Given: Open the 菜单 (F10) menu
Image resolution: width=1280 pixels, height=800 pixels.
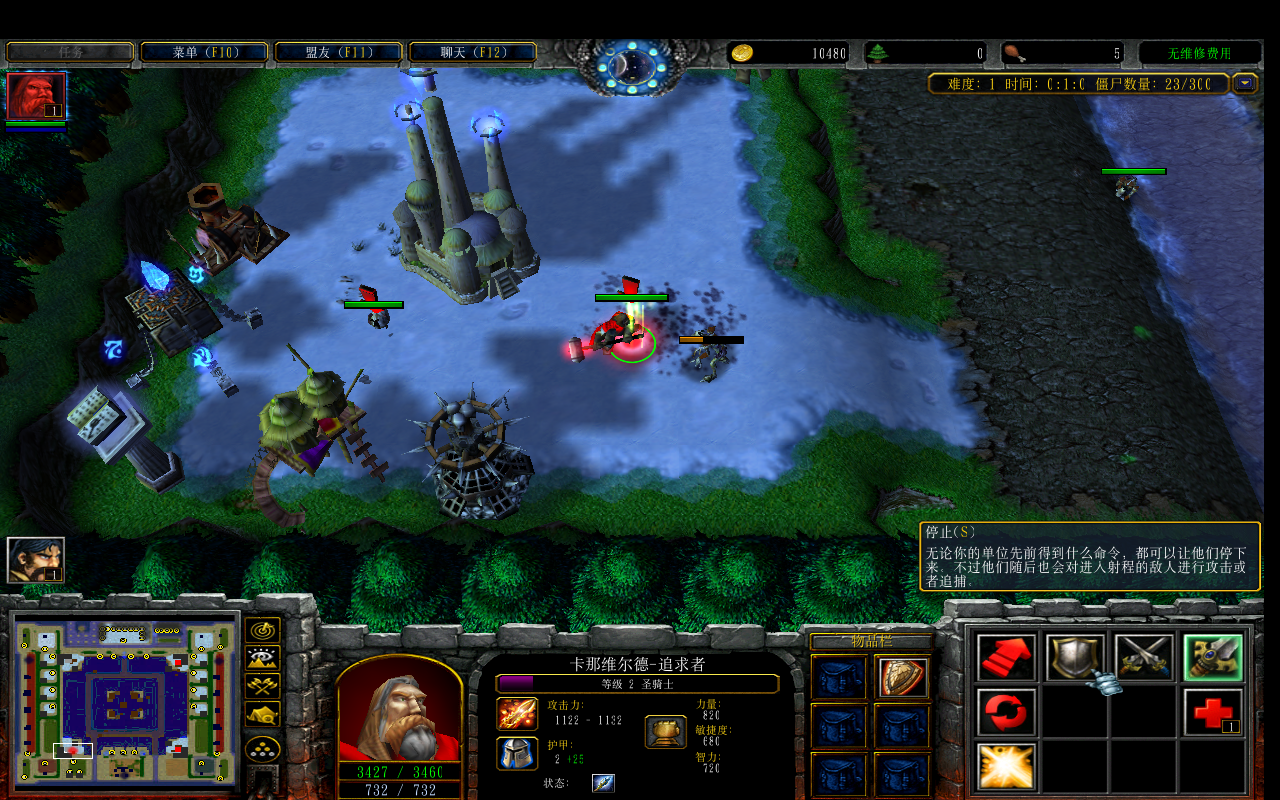Looking at the screenshot, I should coord(204,52).
